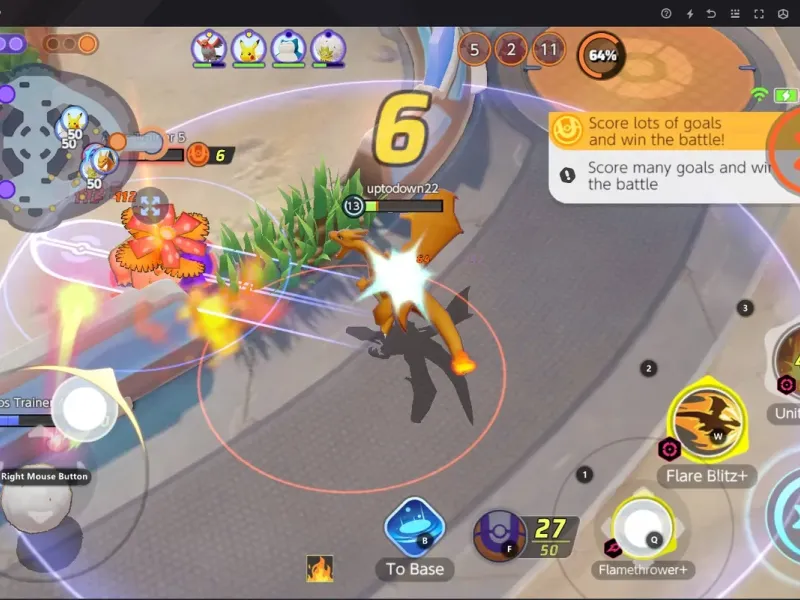The height and width of the screenshot is (600, 800).
Task: Open the "Score lots of goals" objective
Action: pos(660,131)
